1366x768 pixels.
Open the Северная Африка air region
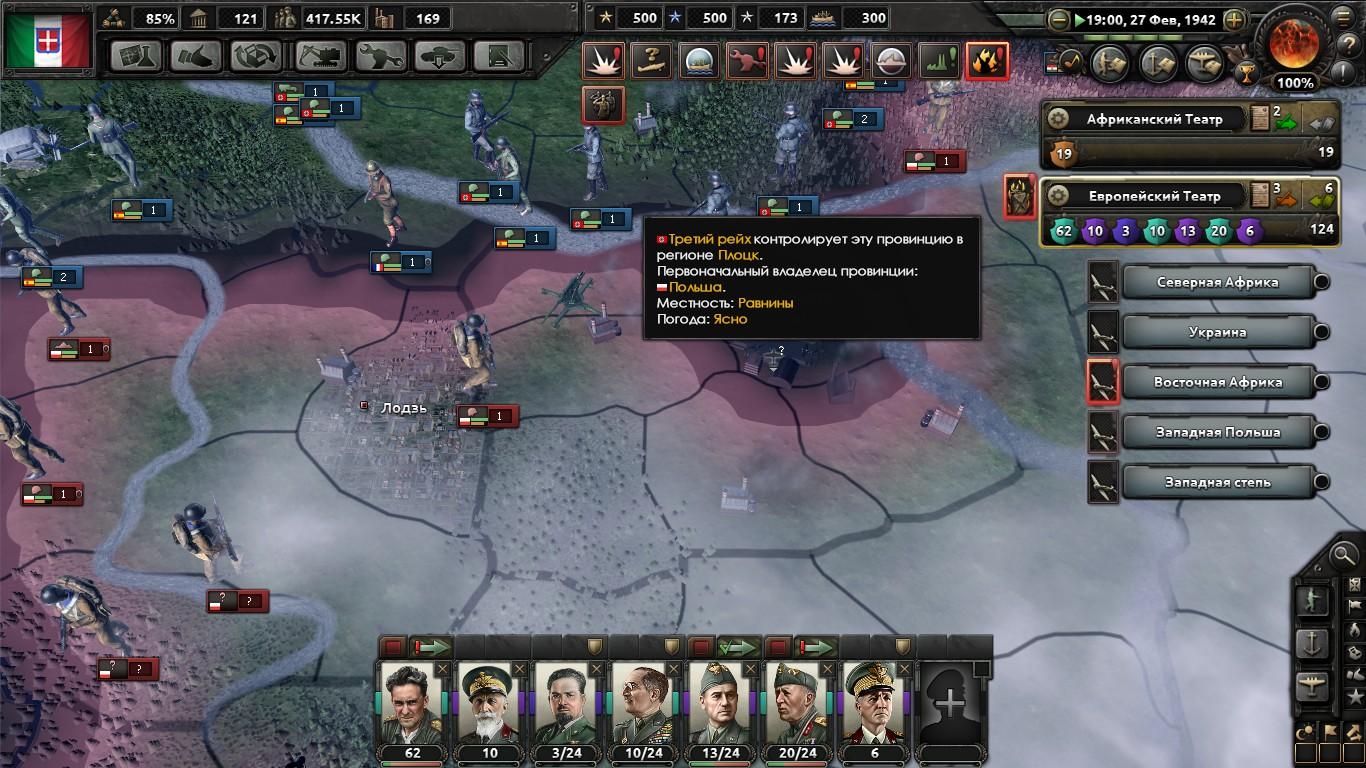click(x=1217, y=282)
